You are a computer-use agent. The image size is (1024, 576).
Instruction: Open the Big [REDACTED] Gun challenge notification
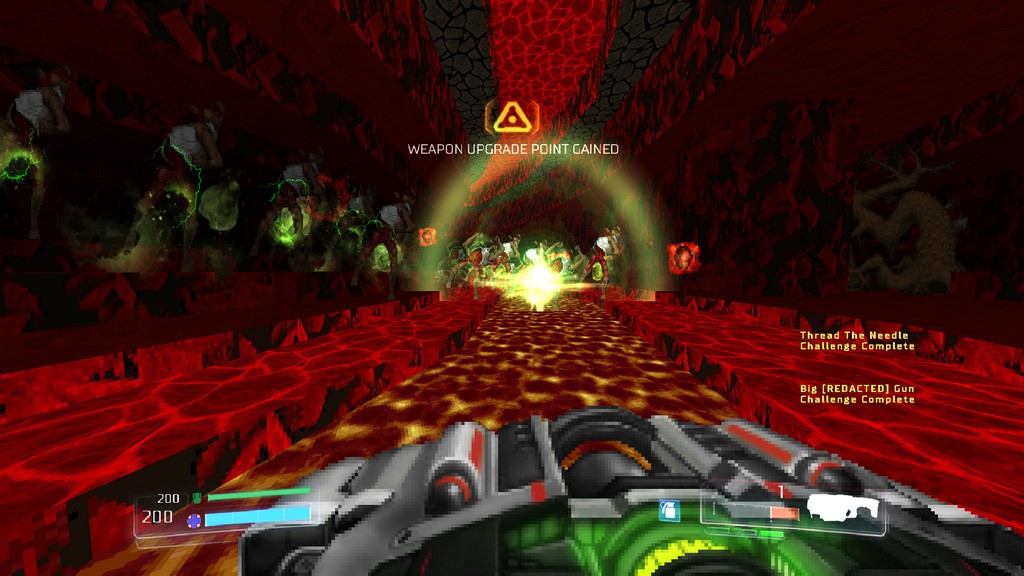857,393
